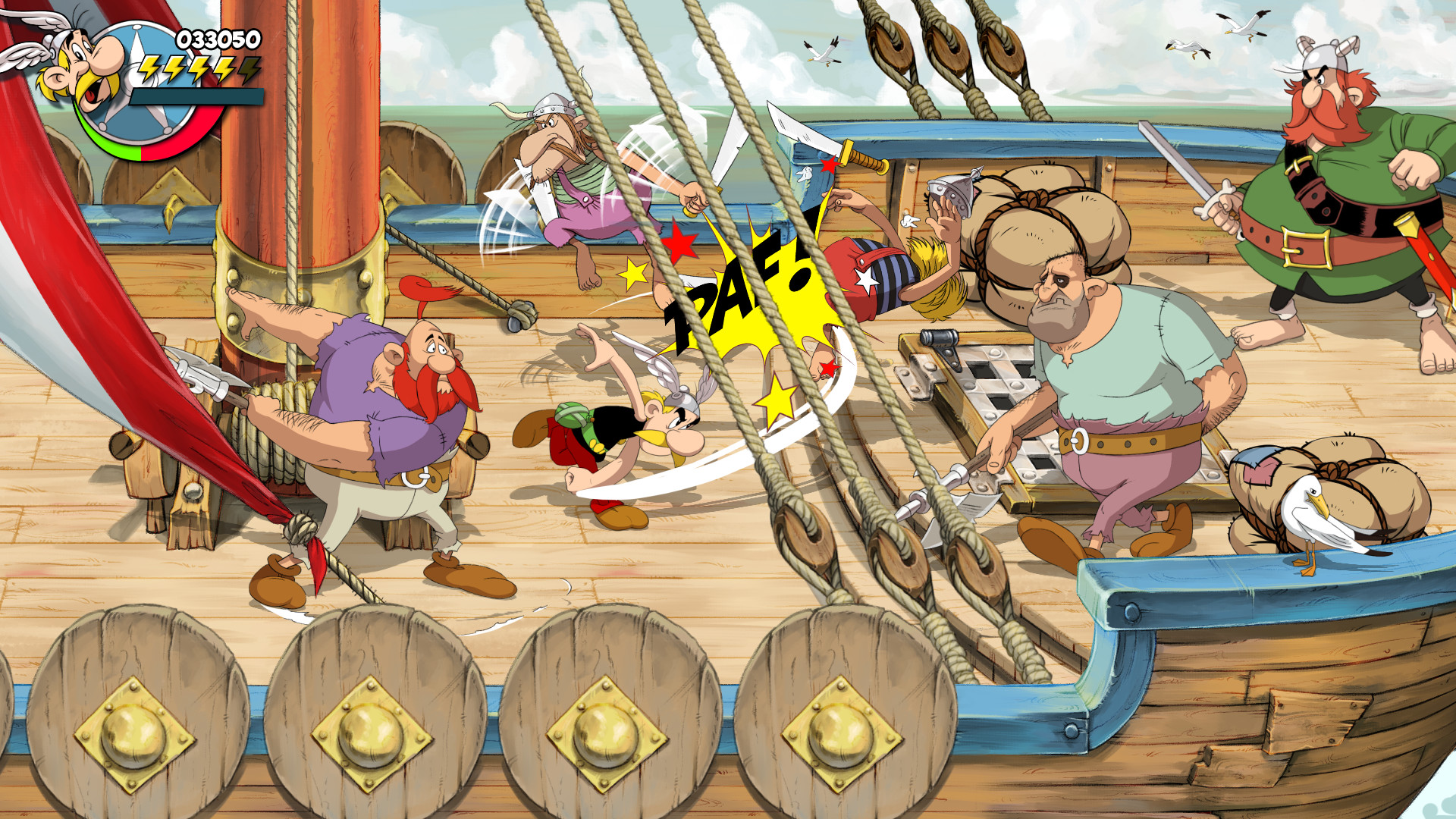Click the winged helmet on Asterix's portrait

(58, 41)
